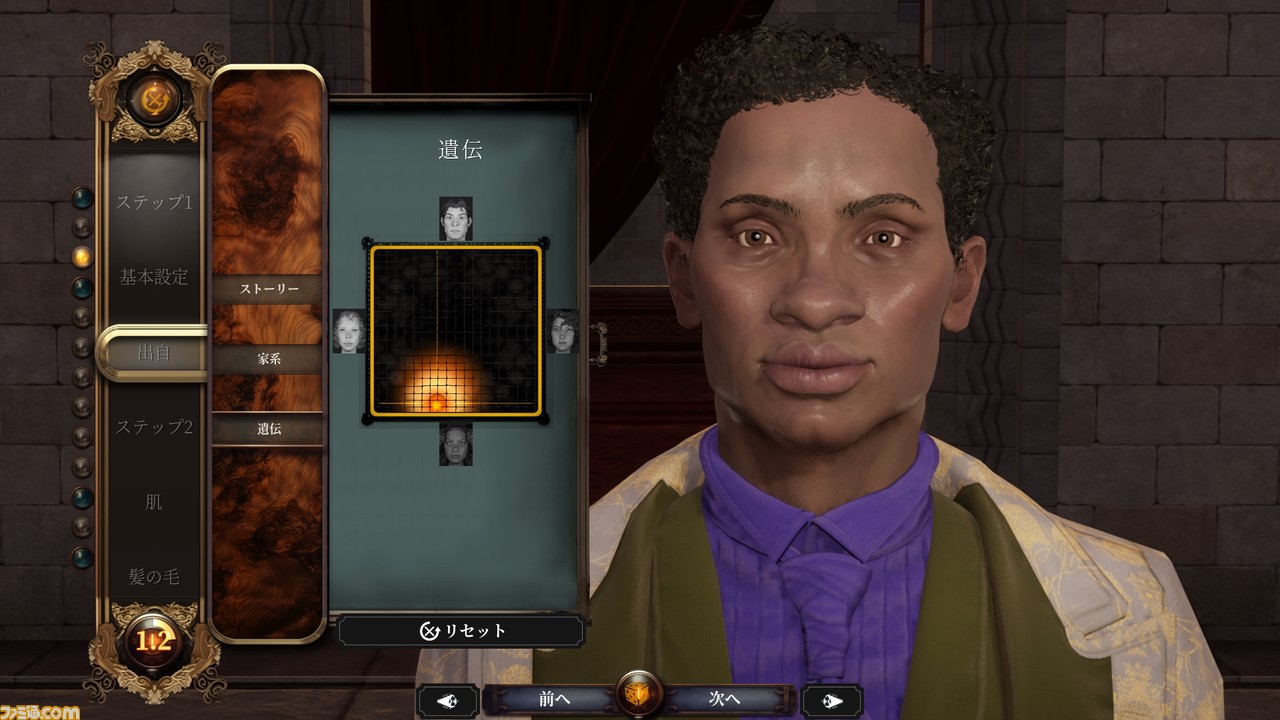Select the 遺伝 sub-tab
This screenshot has width=1280, height=720.
(267, 428)
